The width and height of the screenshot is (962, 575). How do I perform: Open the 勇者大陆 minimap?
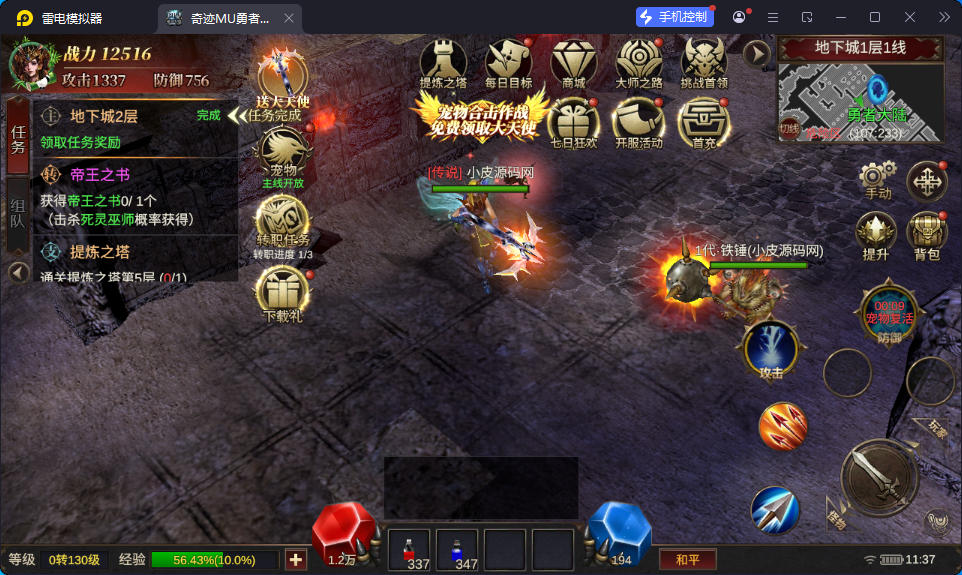click(x=861, y=100)
